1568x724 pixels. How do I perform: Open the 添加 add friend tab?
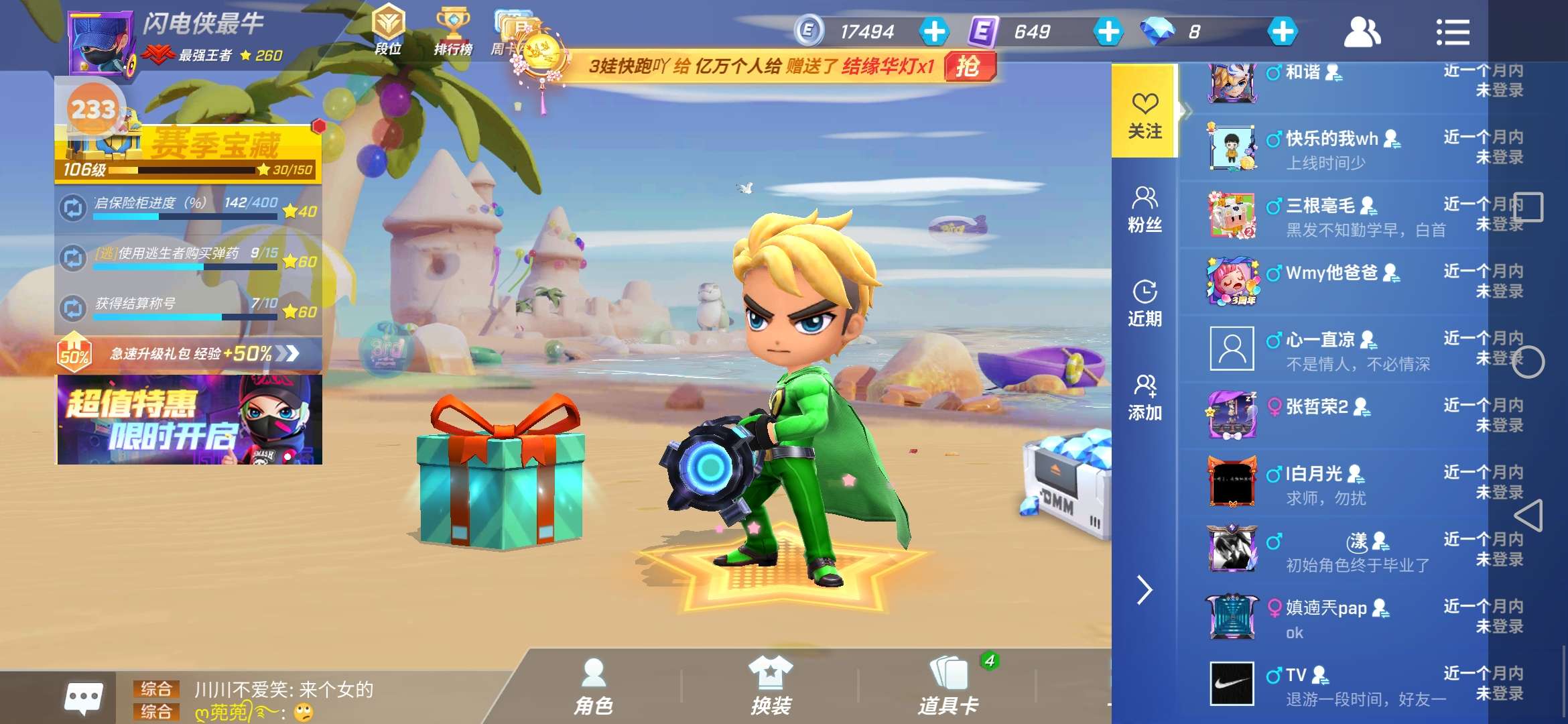coord(1145,397)
